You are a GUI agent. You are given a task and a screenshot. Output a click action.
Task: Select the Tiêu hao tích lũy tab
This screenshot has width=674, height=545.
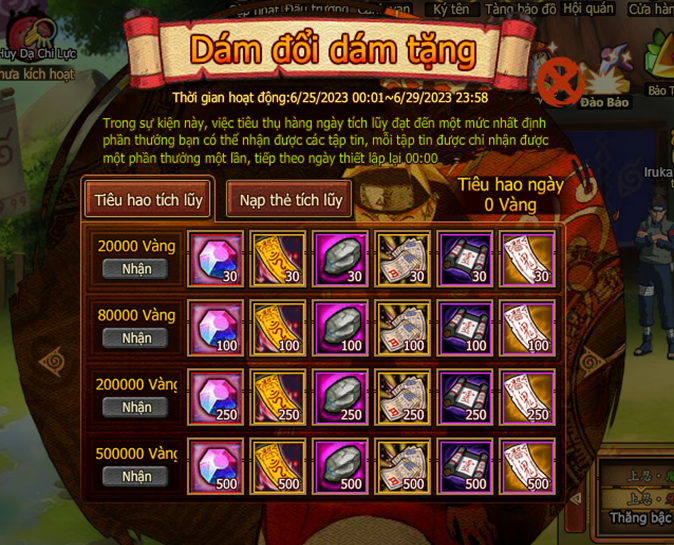click(149, 199)
